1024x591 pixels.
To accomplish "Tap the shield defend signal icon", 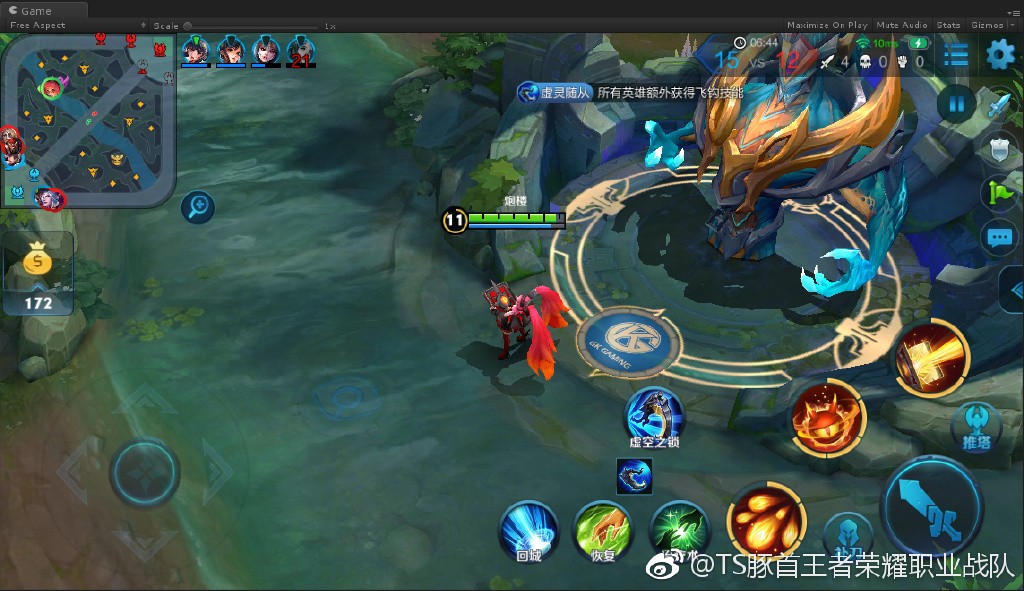I will pyautogui.click(x=999, y=150).
